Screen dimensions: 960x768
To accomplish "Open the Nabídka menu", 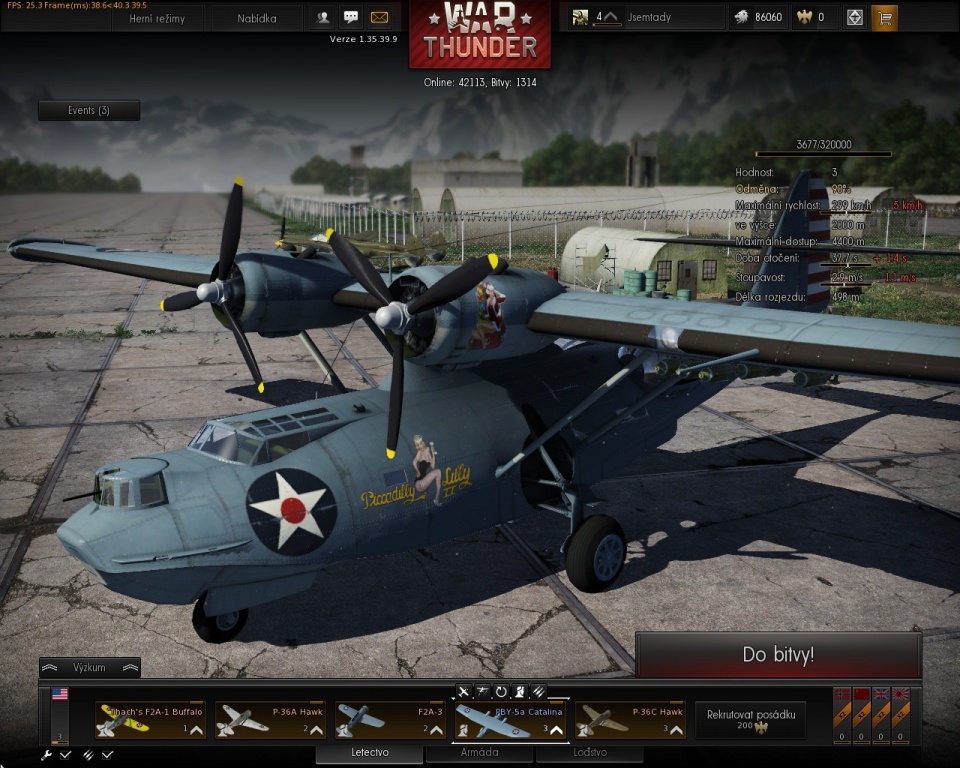I will coord(257,18).
